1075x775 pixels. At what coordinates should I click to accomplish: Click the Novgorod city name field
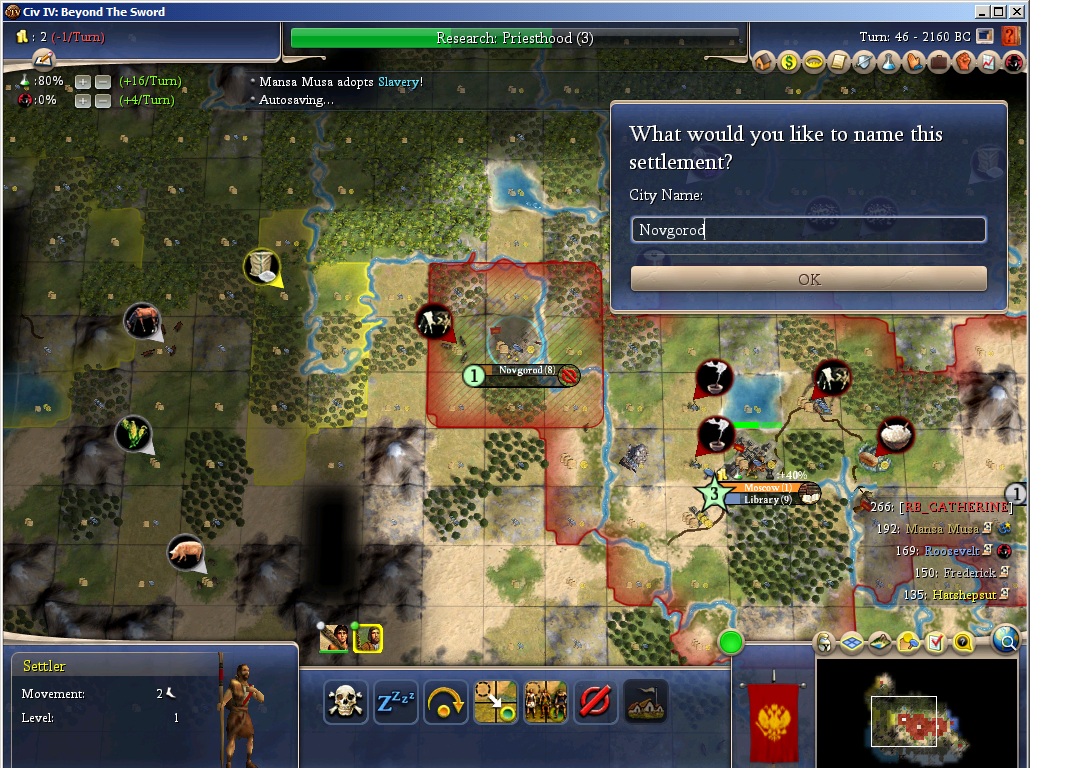pos(808,230)
